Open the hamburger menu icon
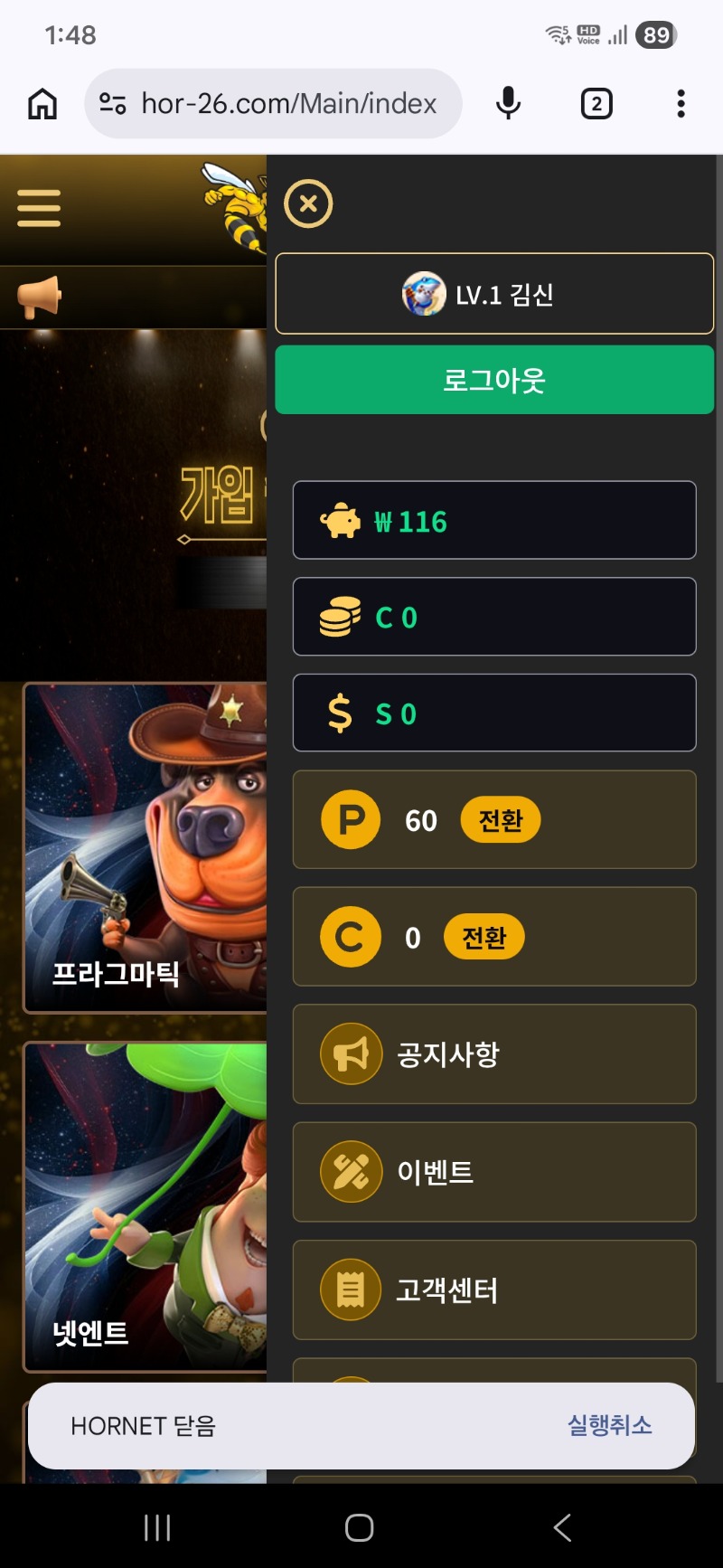This screenshot has height=1568, width=723. click(39, 208)
